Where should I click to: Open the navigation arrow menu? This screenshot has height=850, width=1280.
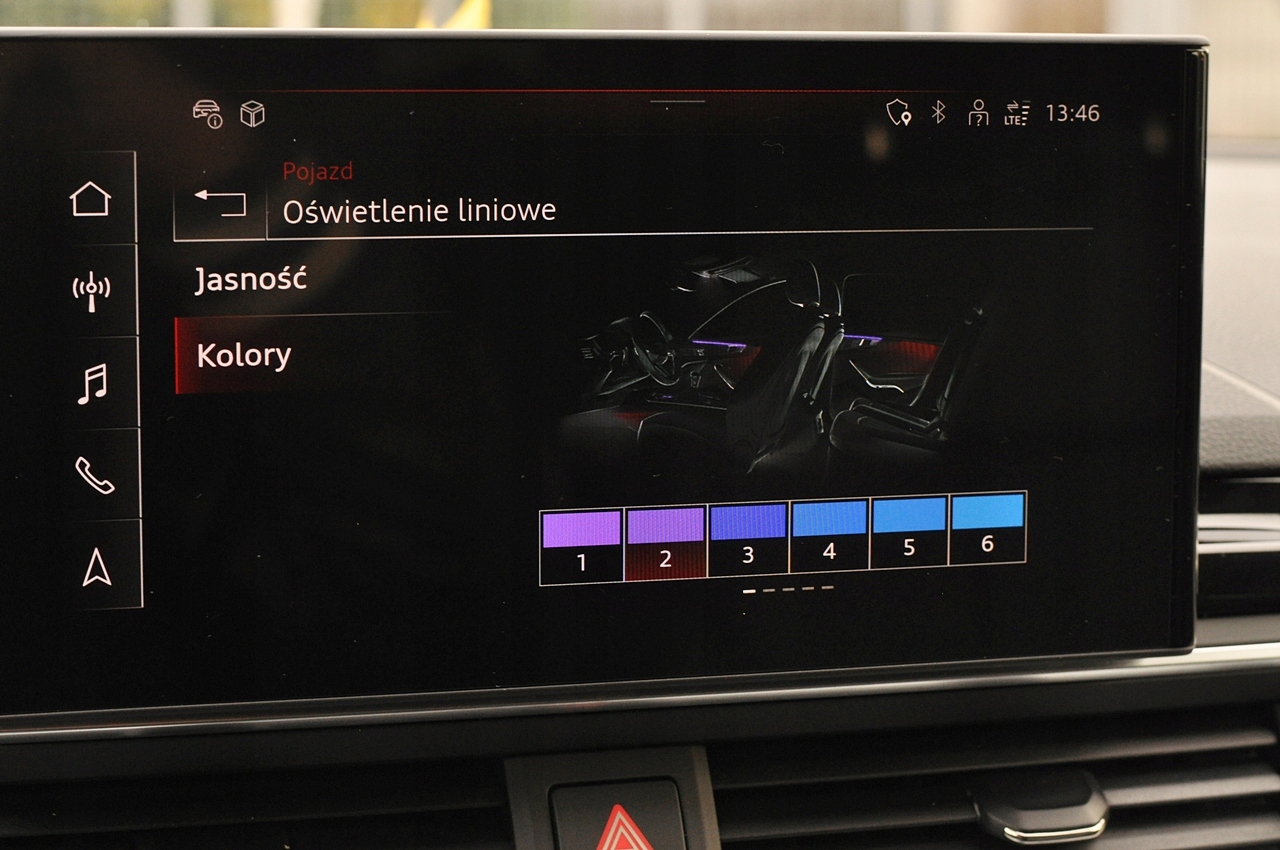point(96,567)
